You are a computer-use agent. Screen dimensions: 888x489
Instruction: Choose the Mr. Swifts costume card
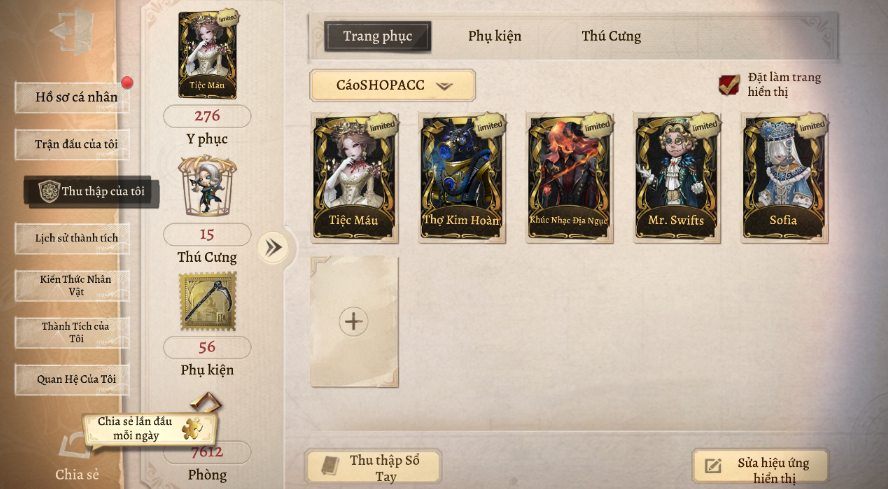click(676, 178)
